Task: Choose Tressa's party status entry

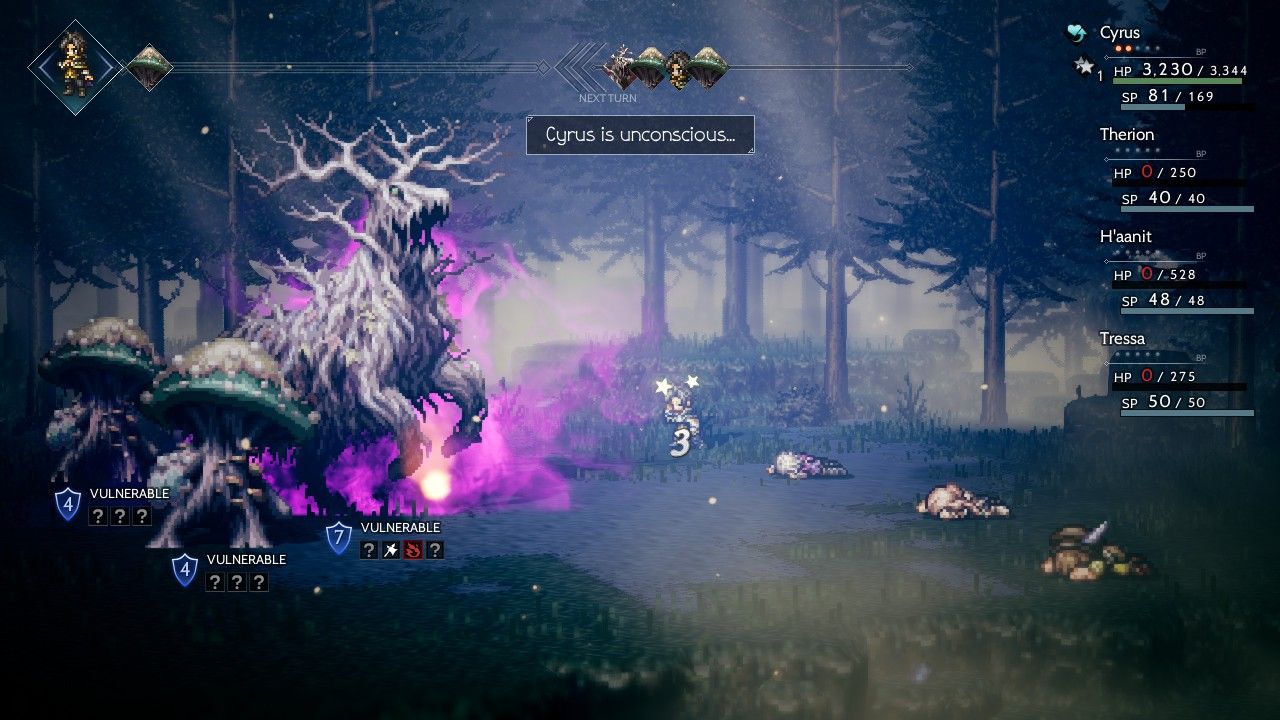Action: tap(1122, 339)
